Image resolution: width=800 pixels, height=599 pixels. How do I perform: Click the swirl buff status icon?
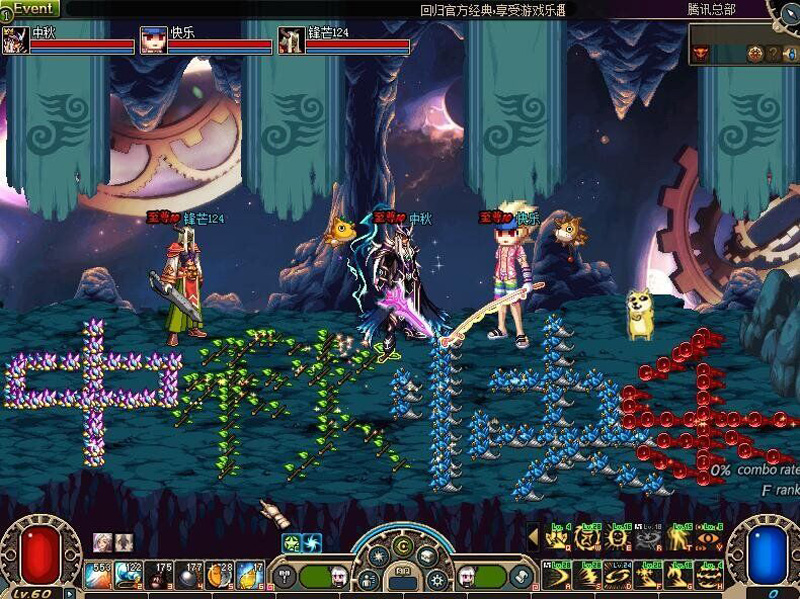pos(312,543)
